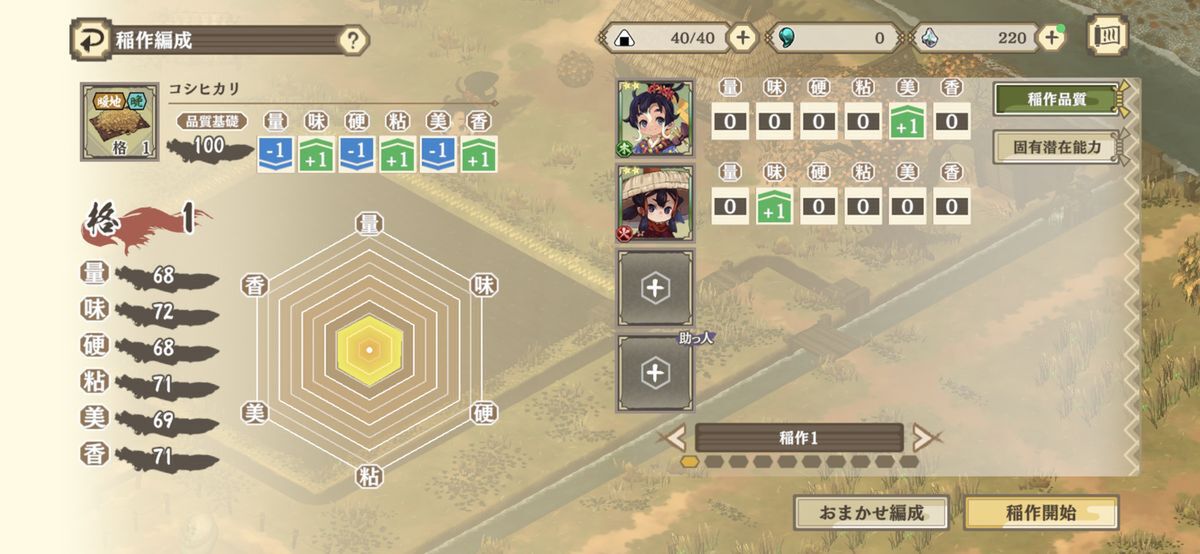Go to the previous rice team

click(676, 437)
